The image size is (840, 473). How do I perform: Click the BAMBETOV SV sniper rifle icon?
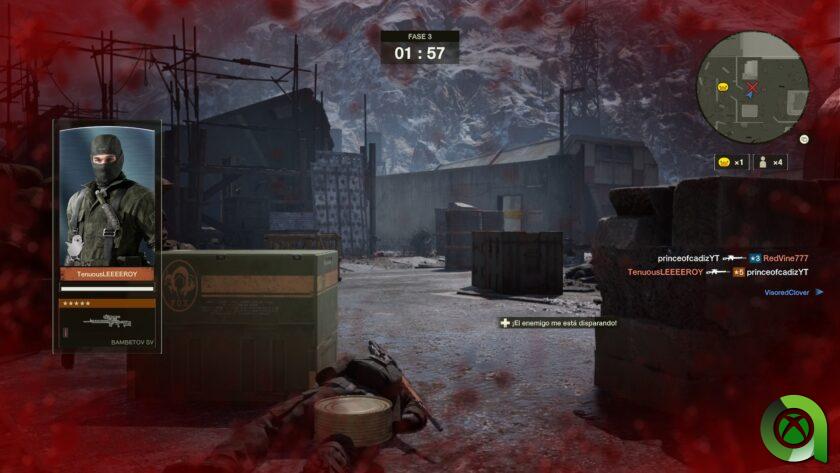[x=107, y=323]
